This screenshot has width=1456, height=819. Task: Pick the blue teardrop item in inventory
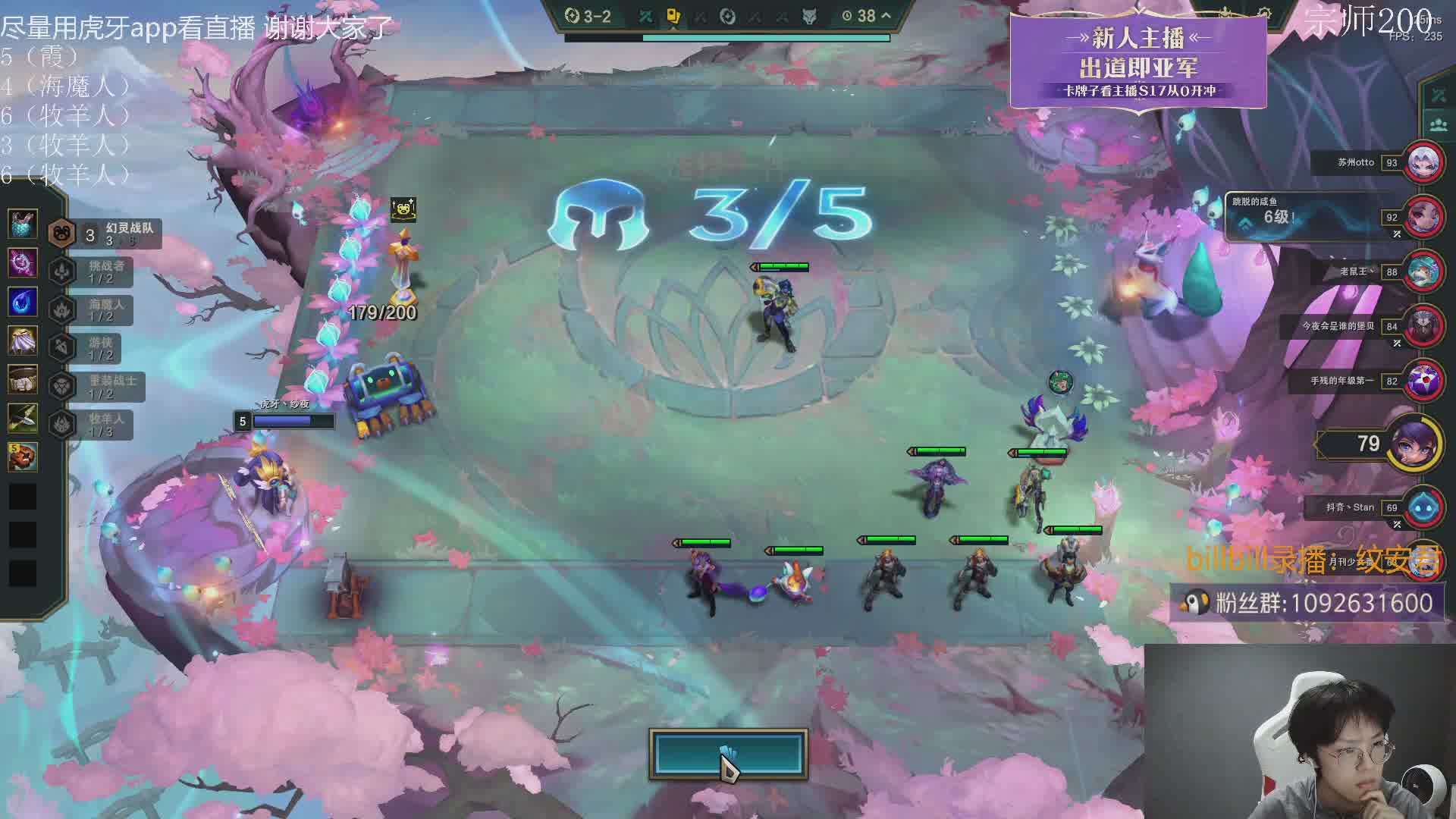pos(23,301)
